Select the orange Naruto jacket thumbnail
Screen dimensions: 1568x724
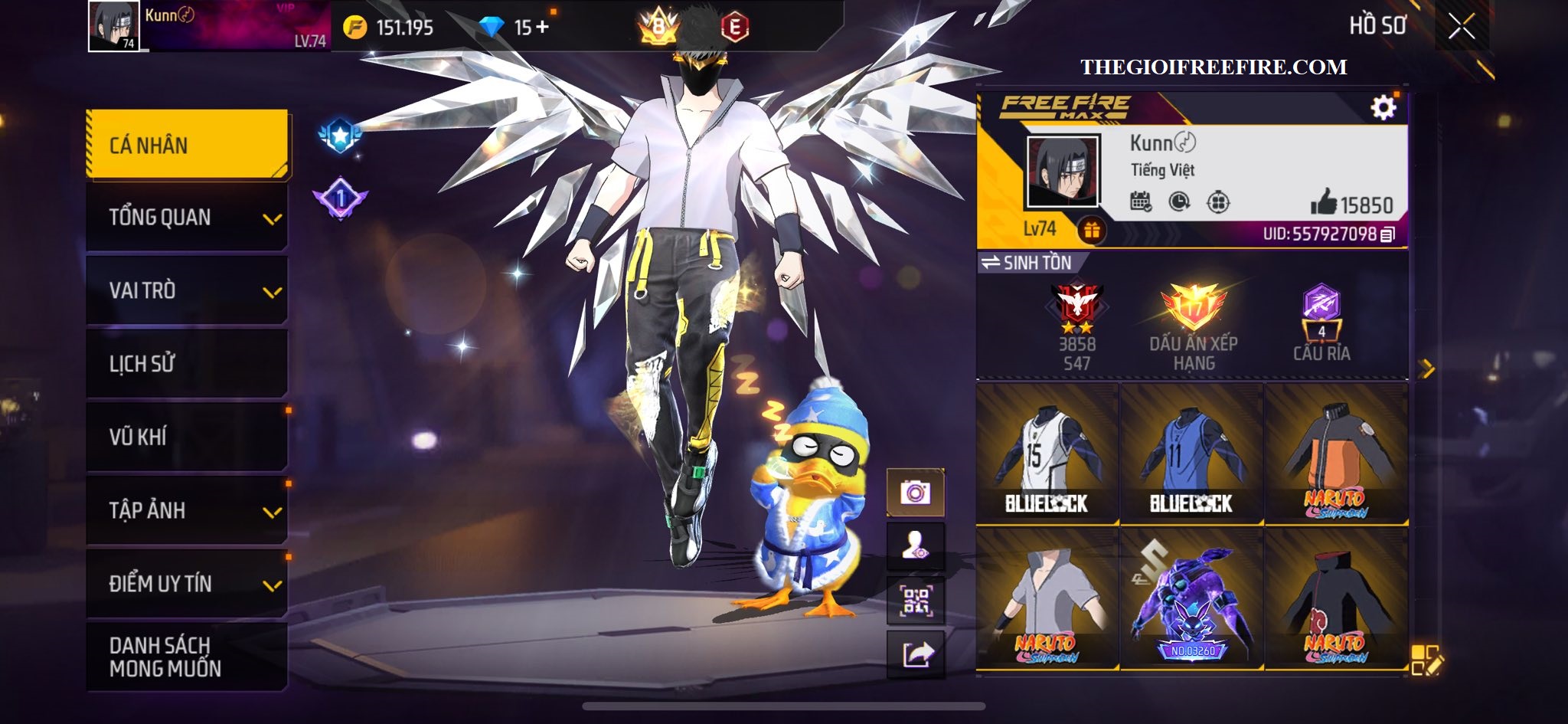pyautogui.click(x=1336, y=454)
